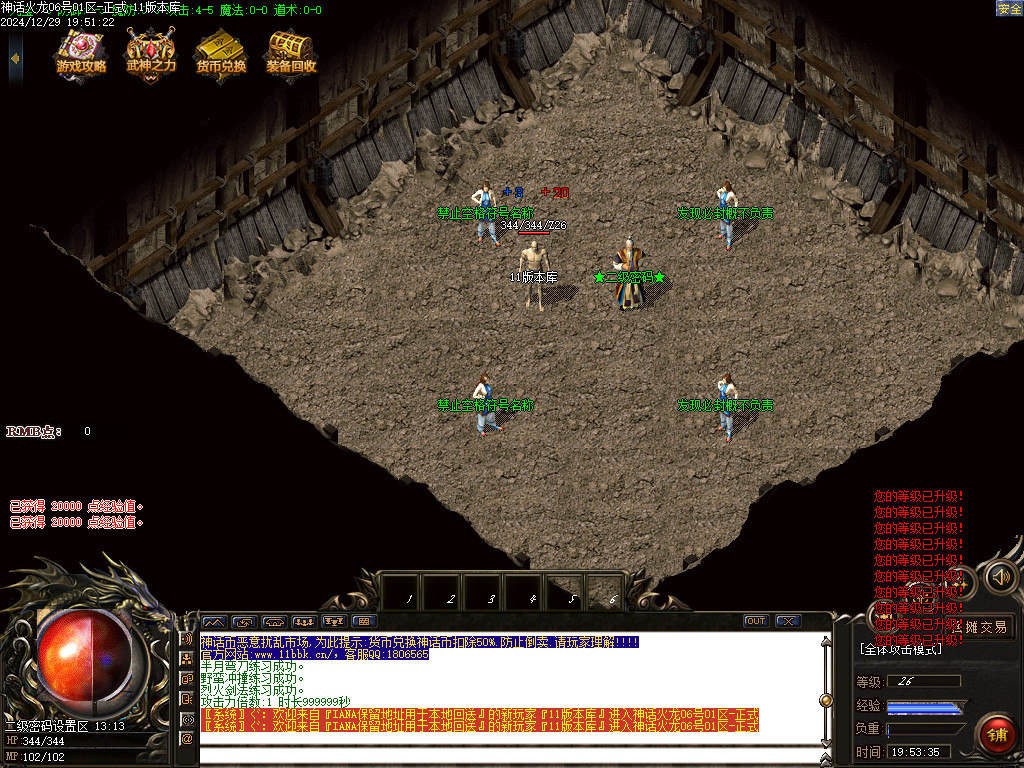Close the game with the X button beside OUT
Viewport: 1024px width, 768px height.
click(788, 621)
